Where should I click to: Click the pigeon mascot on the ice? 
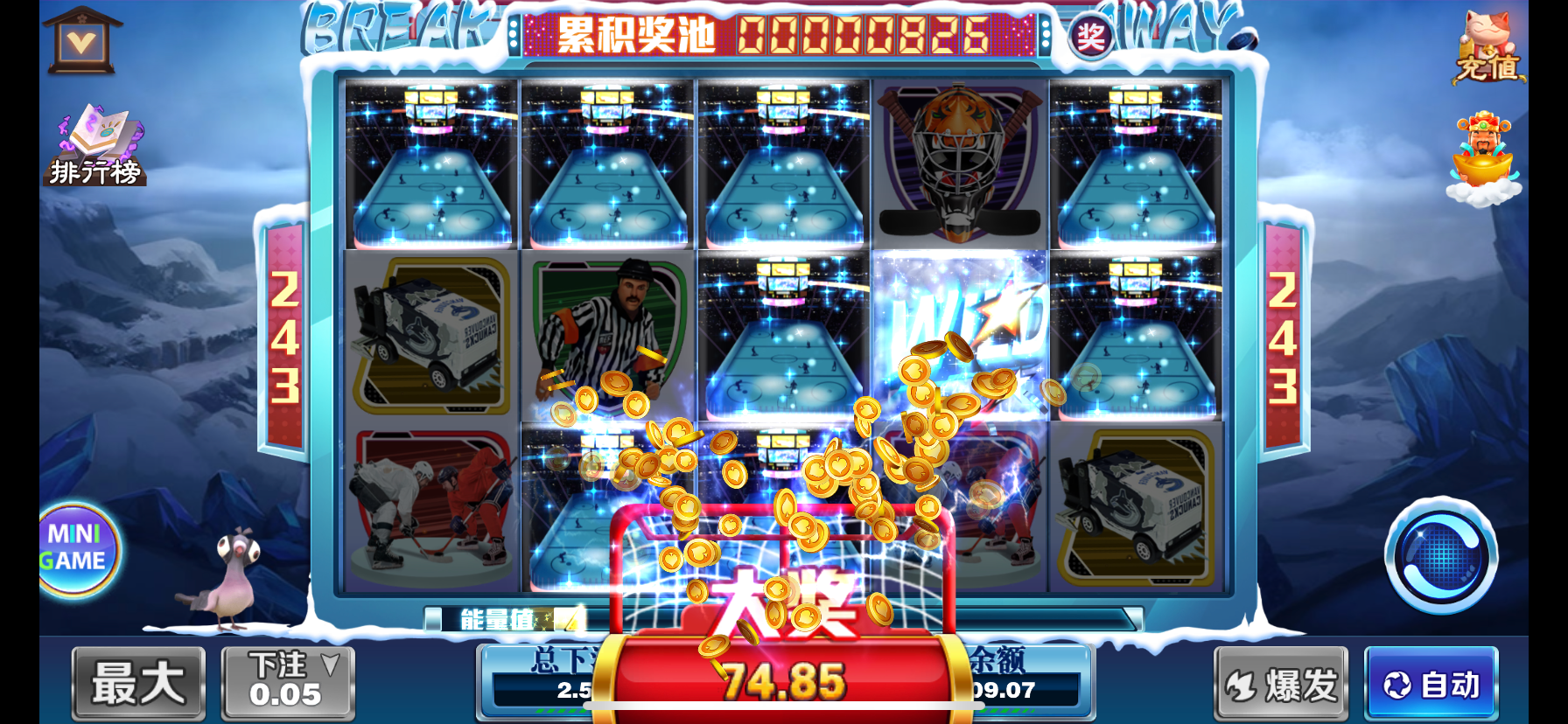coord(236,581)
